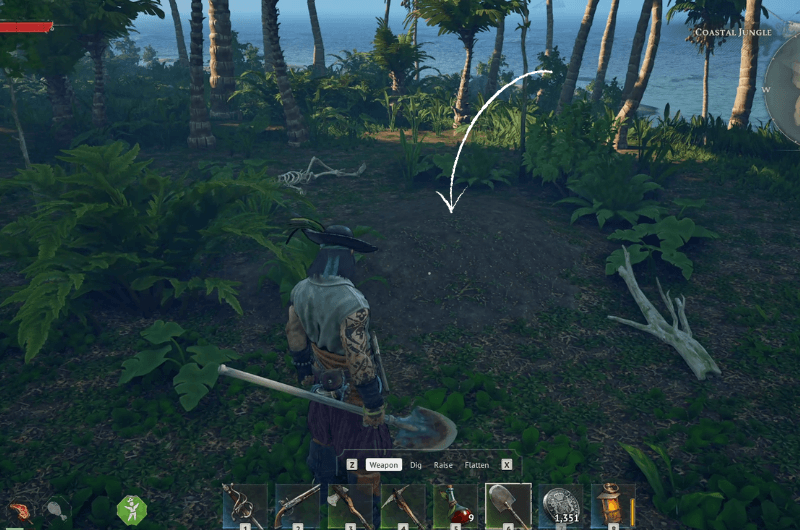Click the raw steak food icon
Image resolution: width=800 pixels, height=530 pixels.
click(x=21, y=512)
